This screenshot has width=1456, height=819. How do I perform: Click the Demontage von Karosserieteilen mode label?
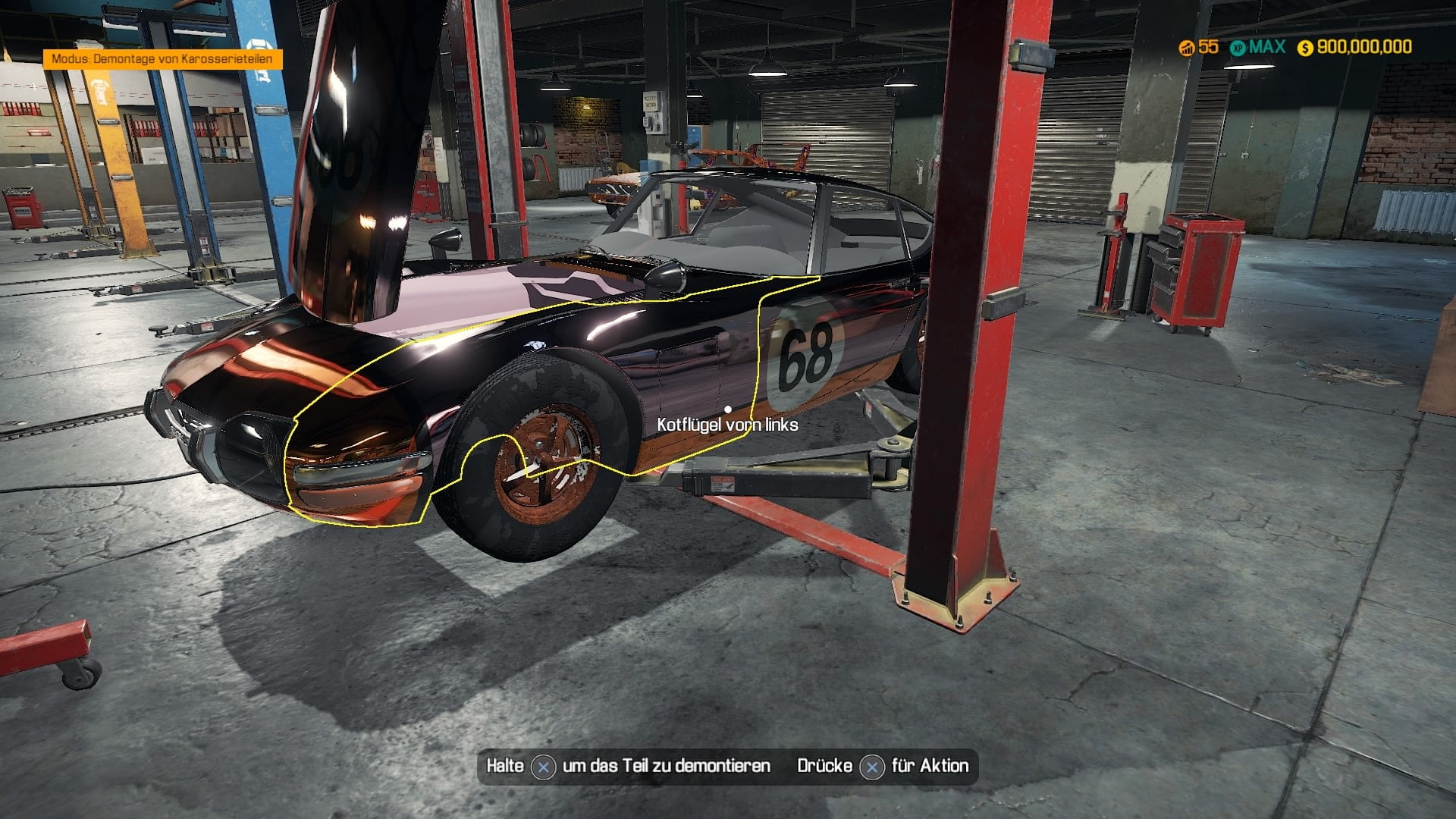tap(162, 59)
